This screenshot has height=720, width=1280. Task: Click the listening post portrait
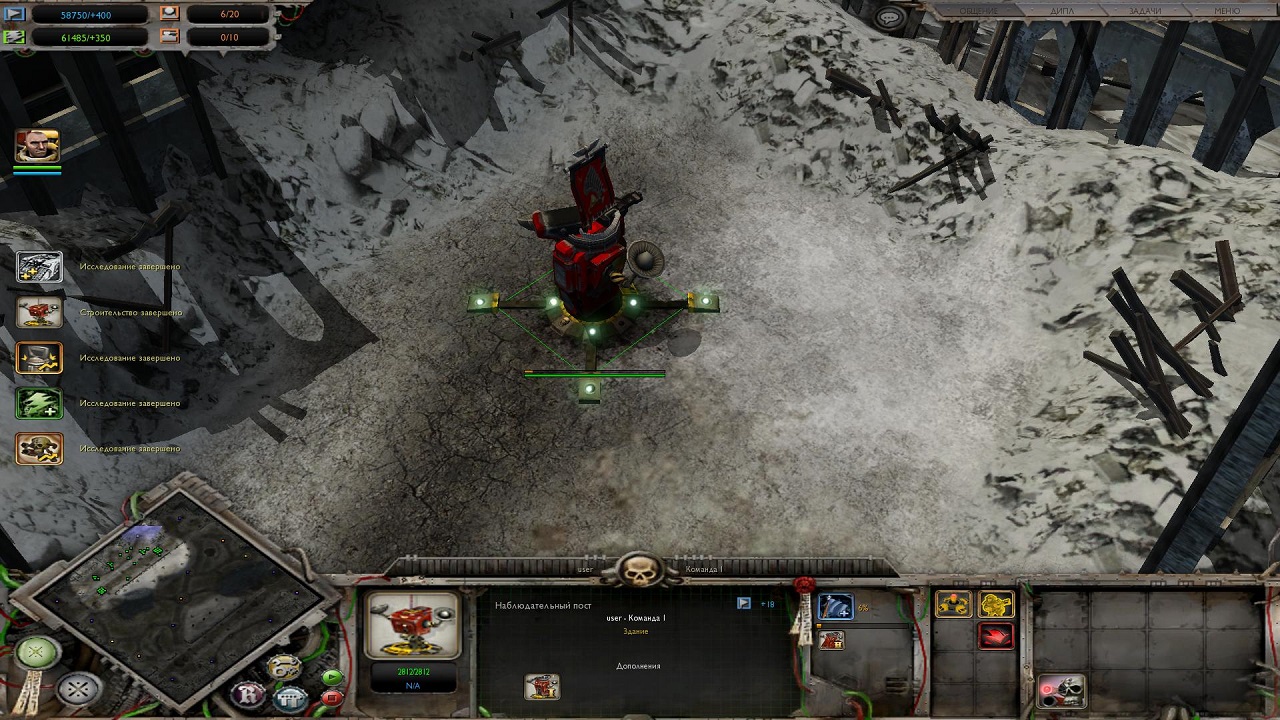coord(412,625)
